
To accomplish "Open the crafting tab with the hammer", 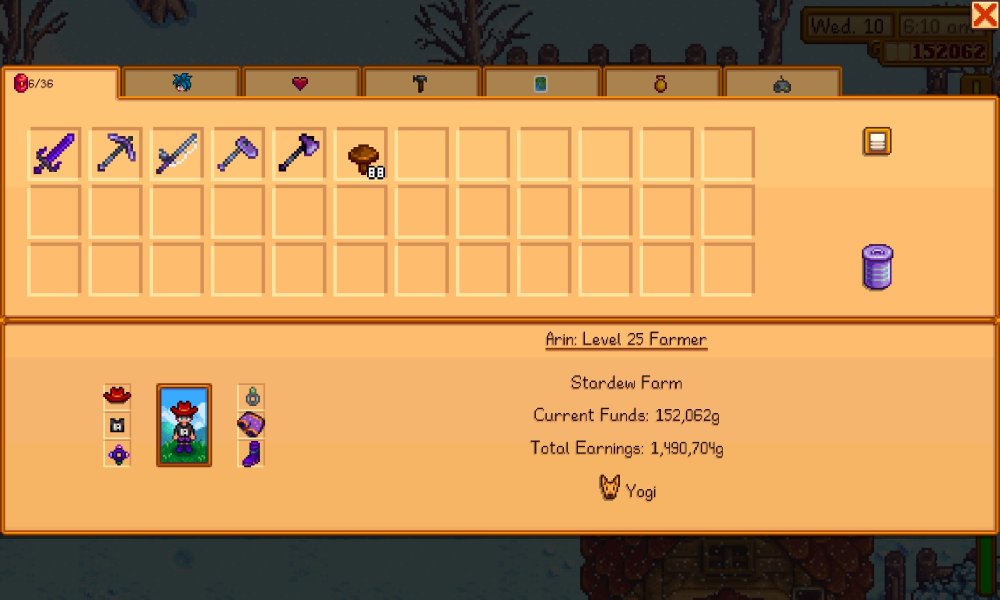I will 420,84.
